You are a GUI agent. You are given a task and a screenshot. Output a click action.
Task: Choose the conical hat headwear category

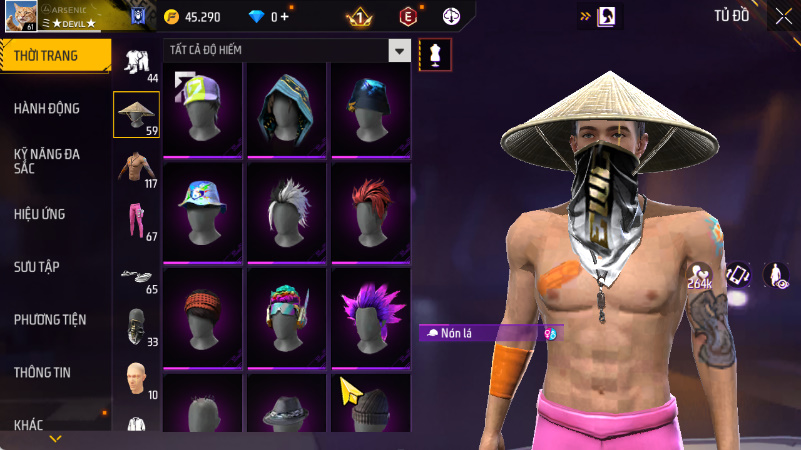click(137, 113)
